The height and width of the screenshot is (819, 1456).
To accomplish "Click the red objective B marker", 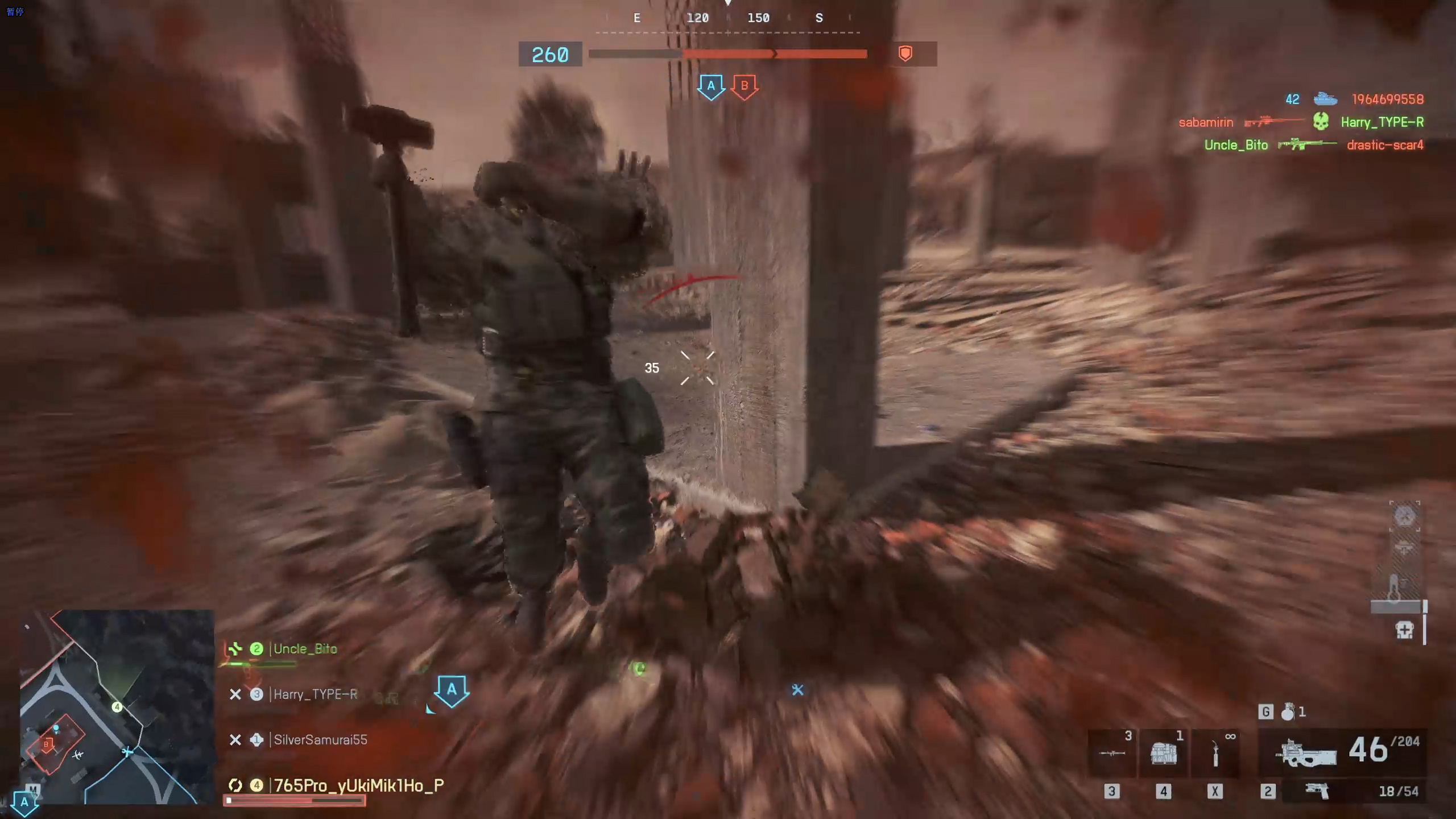I will 744,87.
